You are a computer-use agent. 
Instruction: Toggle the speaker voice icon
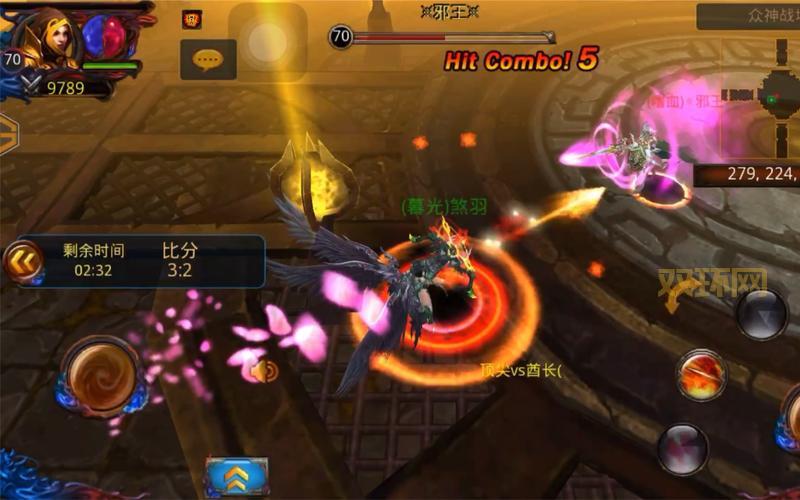pos(264,372)
